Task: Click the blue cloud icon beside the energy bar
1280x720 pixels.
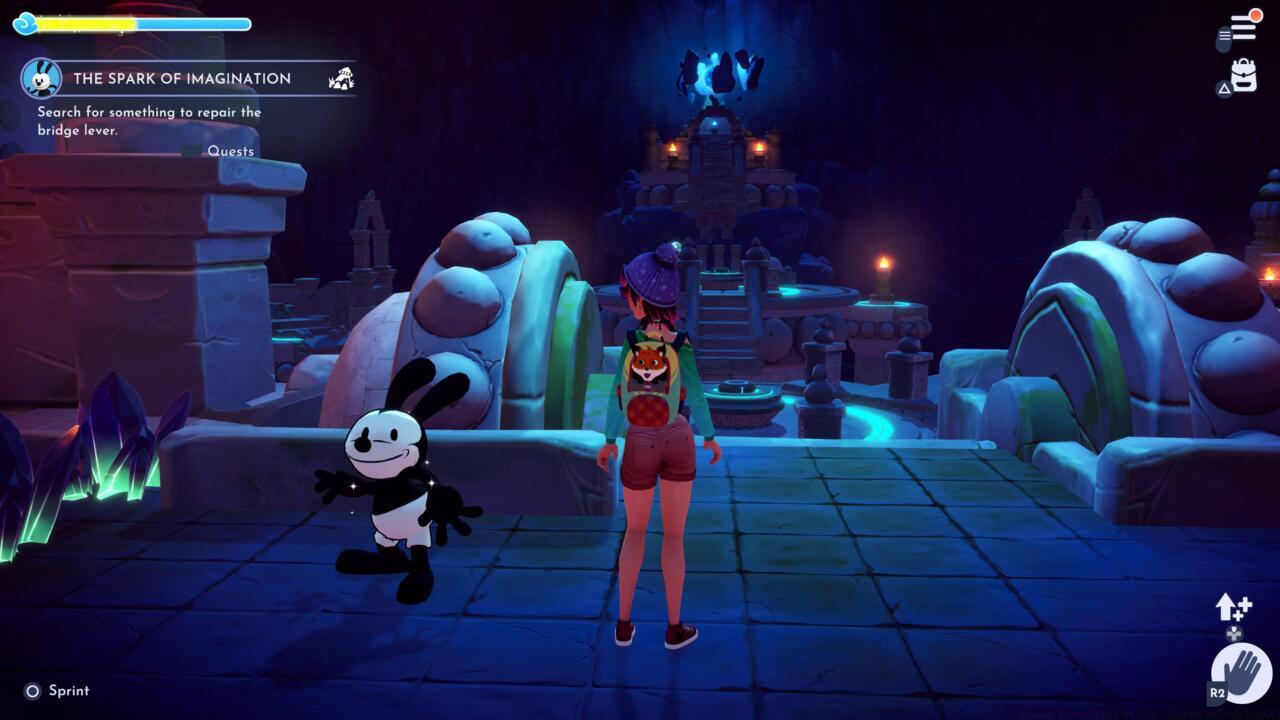Action: (x=25, y=22)
